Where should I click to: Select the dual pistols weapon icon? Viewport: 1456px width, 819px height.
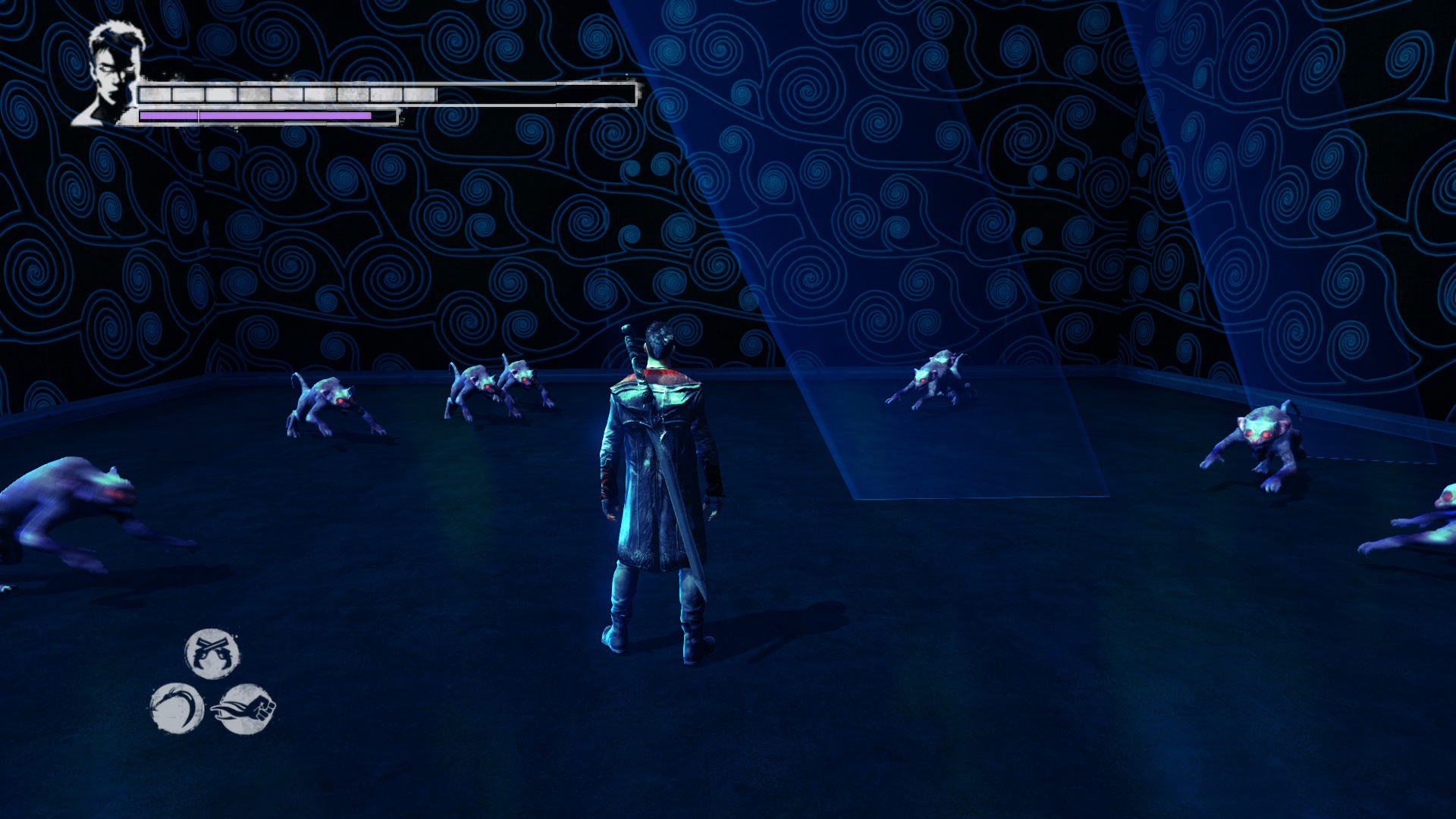[212, 654]
